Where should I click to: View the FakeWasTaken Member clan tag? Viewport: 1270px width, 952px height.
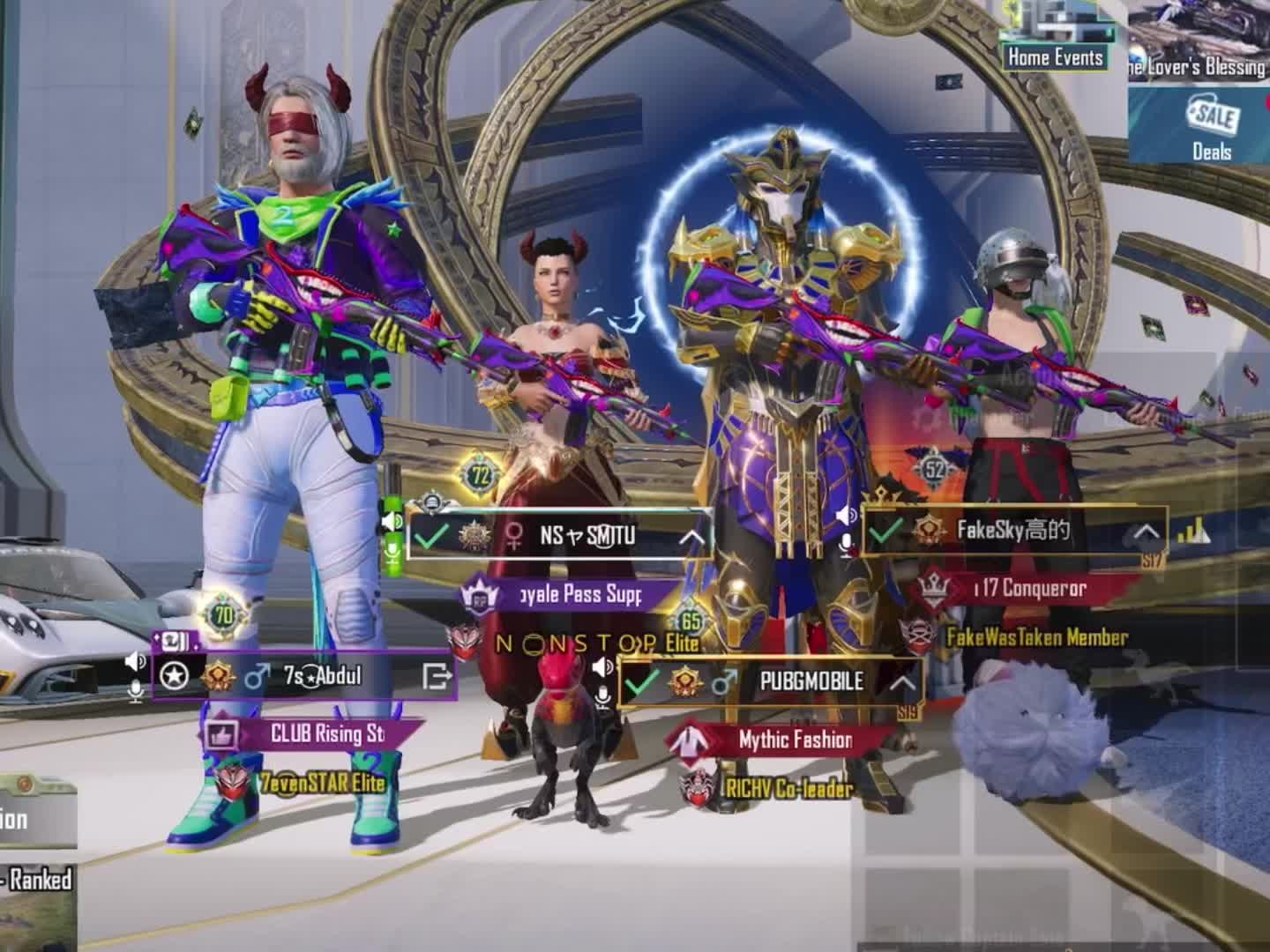point(1036,636)
